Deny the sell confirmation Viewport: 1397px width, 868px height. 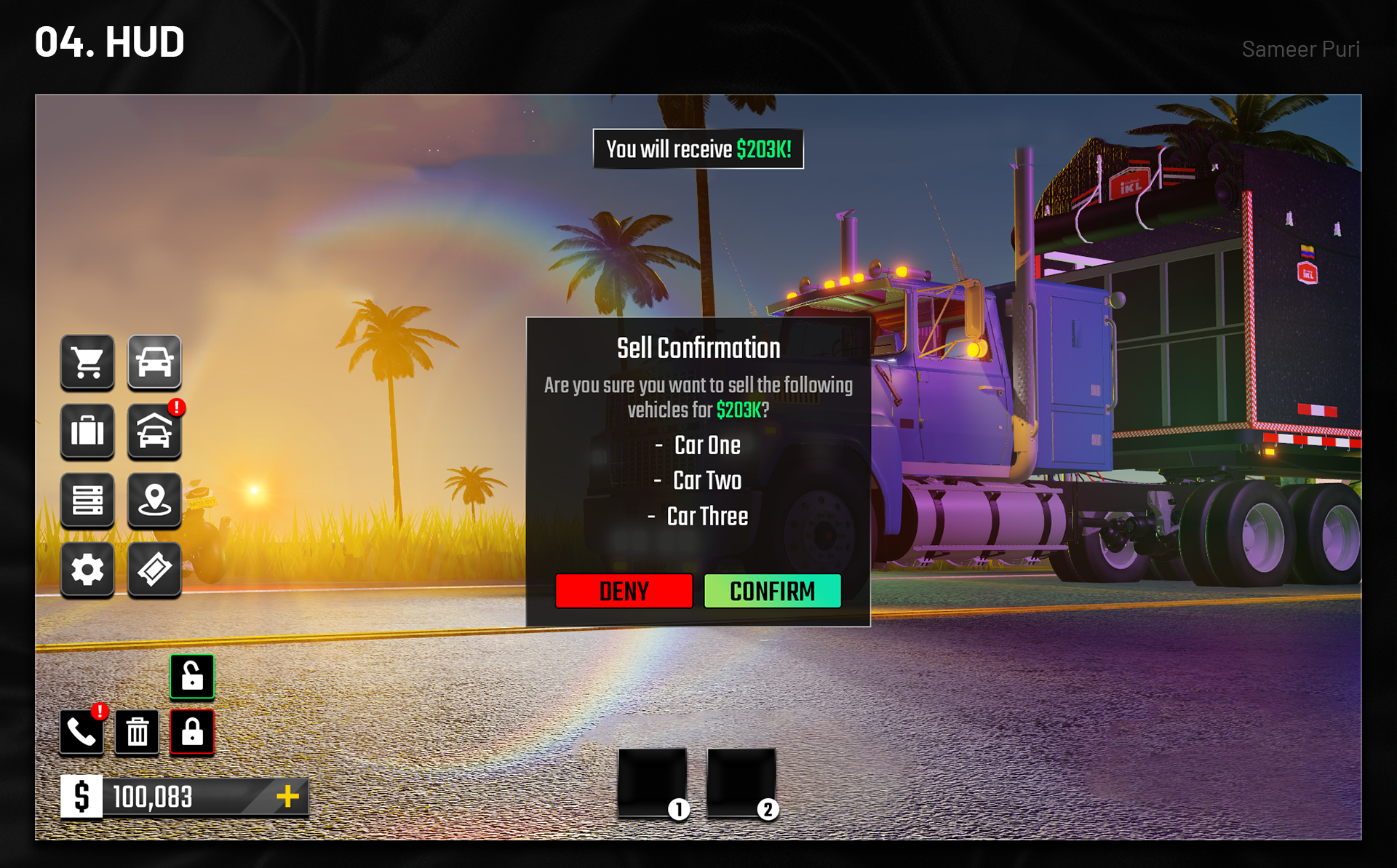(624, 591)
